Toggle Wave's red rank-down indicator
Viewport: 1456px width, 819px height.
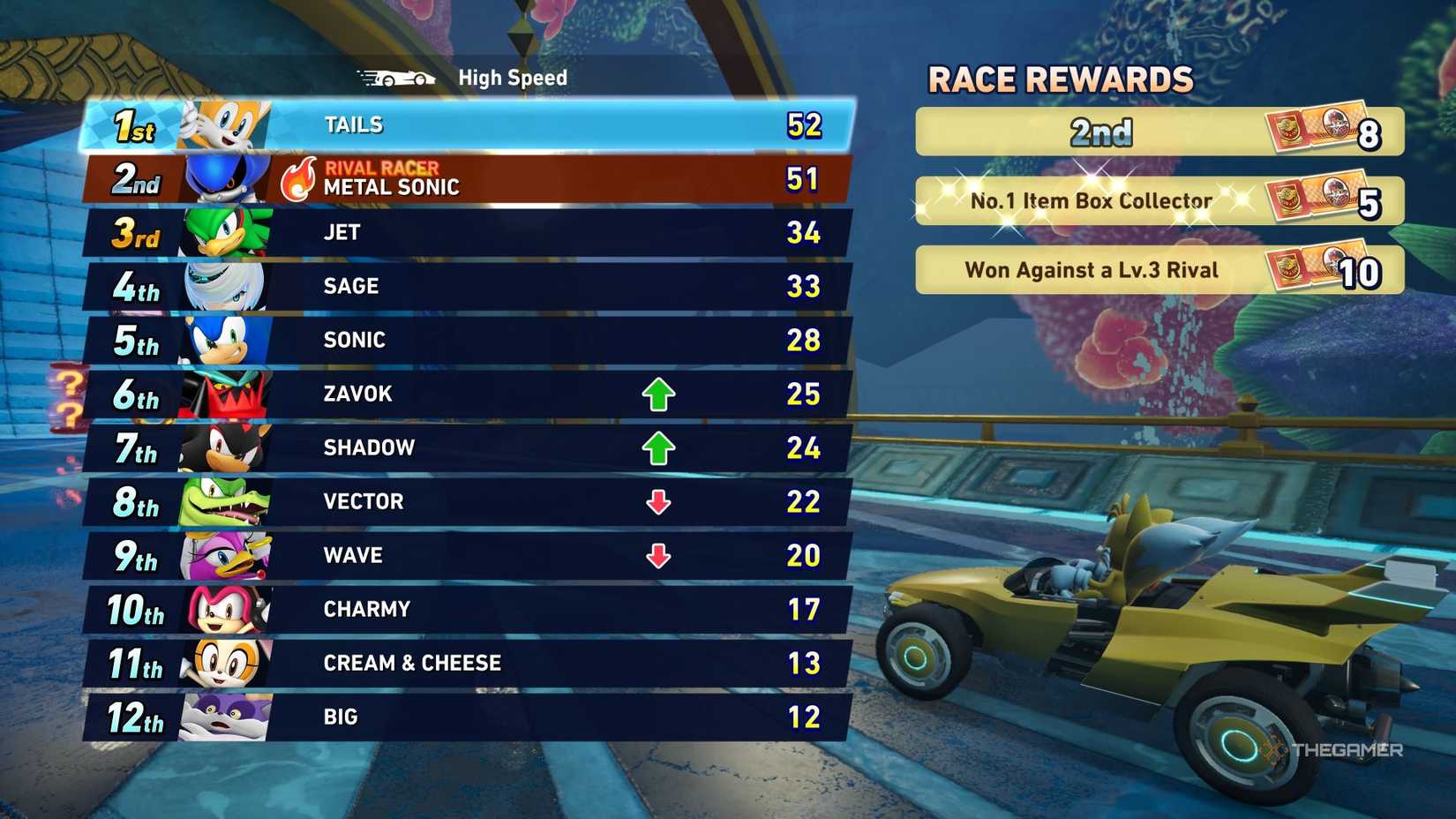657,555
